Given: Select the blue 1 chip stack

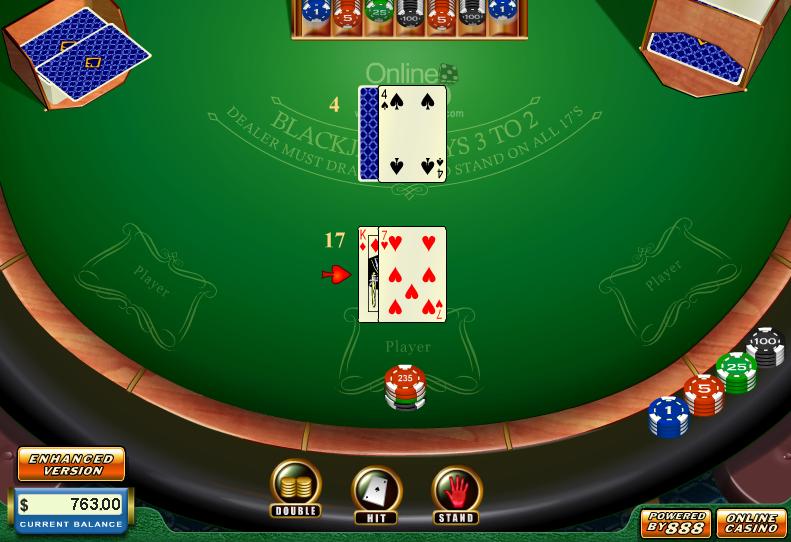Looking at the screenshot, I should pyautogui.click(x=668, y=416).
